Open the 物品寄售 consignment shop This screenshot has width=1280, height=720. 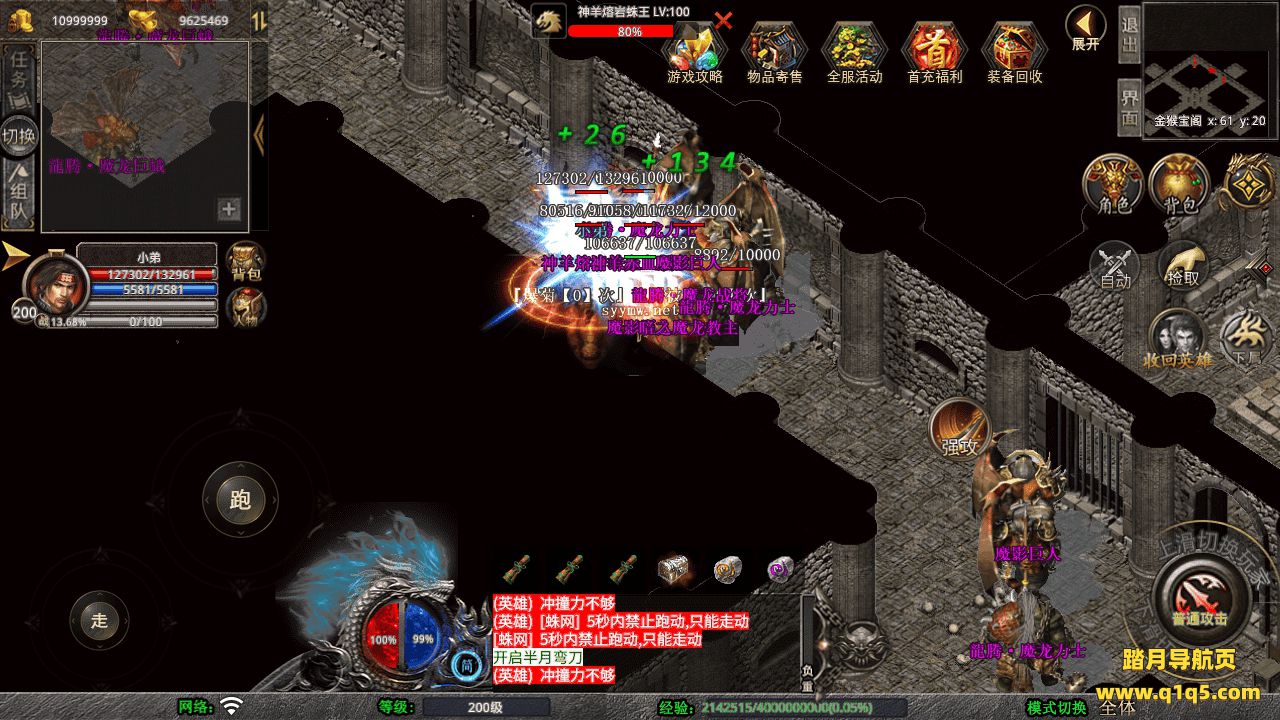(x=774, y=52)
